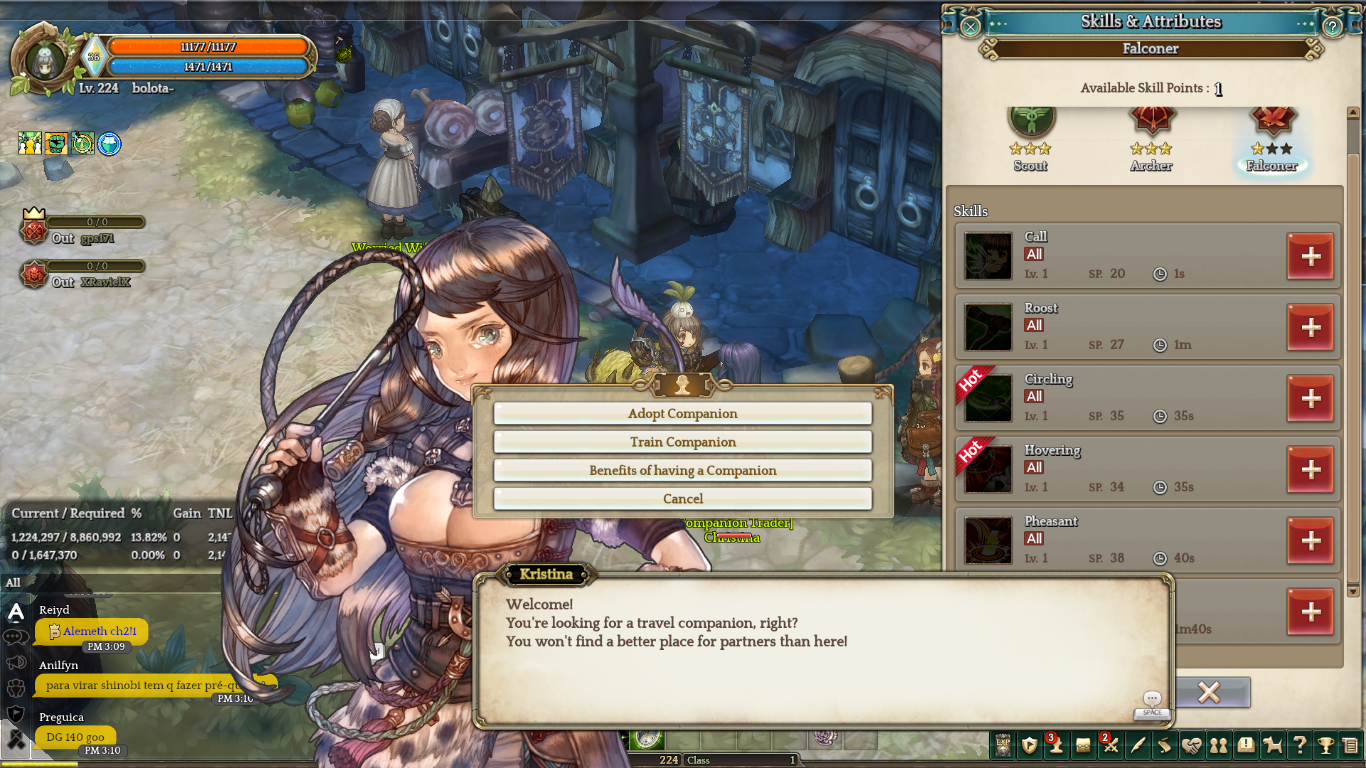Open the question mark help toolbar icon
The height and width of the screenshot is (768, 1366).
pos(1299,745)
